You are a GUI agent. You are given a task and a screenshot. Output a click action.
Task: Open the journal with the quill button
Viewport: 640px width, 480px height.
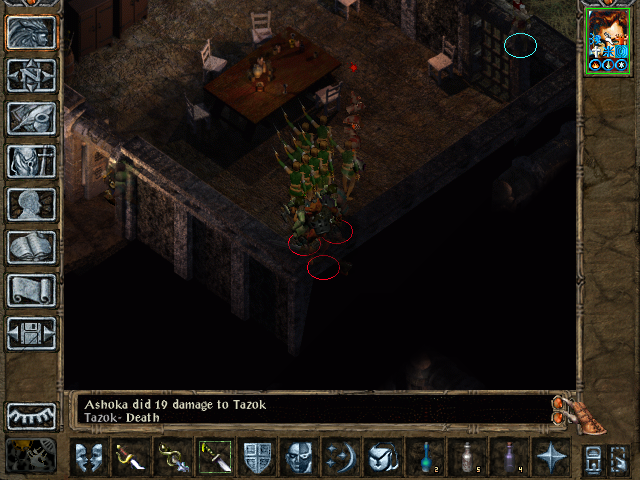click(x=31, y=117)
